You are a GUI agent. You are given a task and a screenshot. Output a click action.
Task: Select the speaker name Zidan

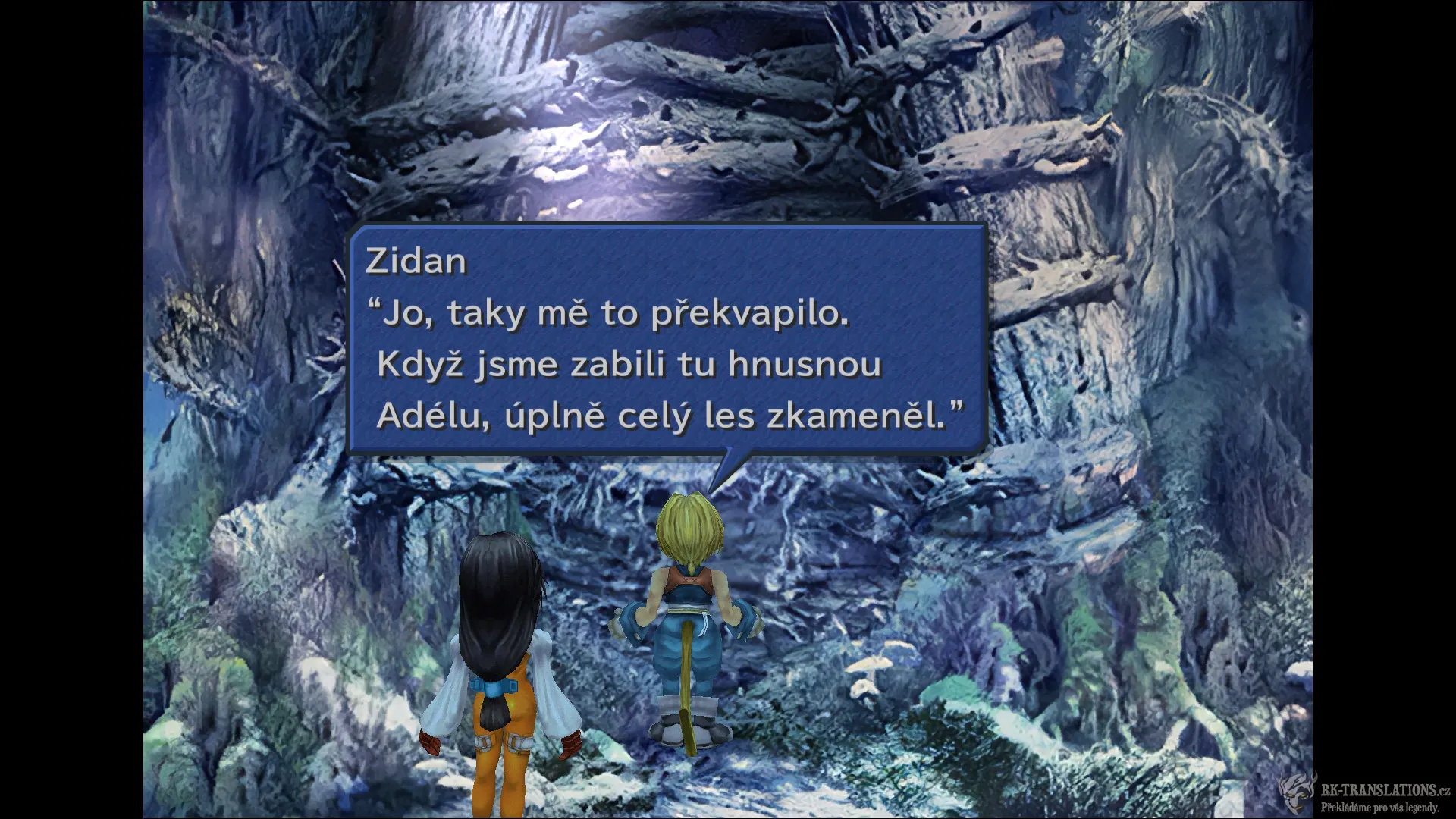point(415,261)
